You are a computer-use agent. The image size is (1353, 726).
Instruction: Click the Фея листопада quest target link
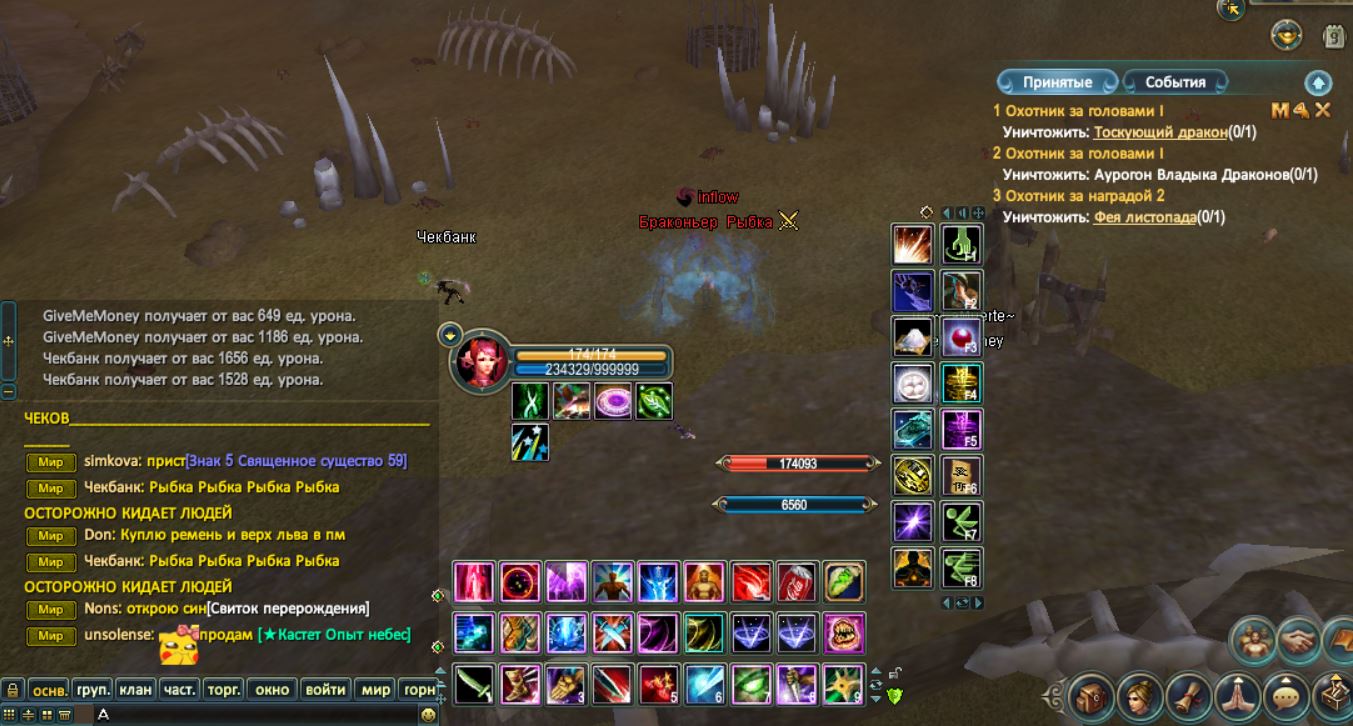pyautogui.click(x=1145, y=217)
